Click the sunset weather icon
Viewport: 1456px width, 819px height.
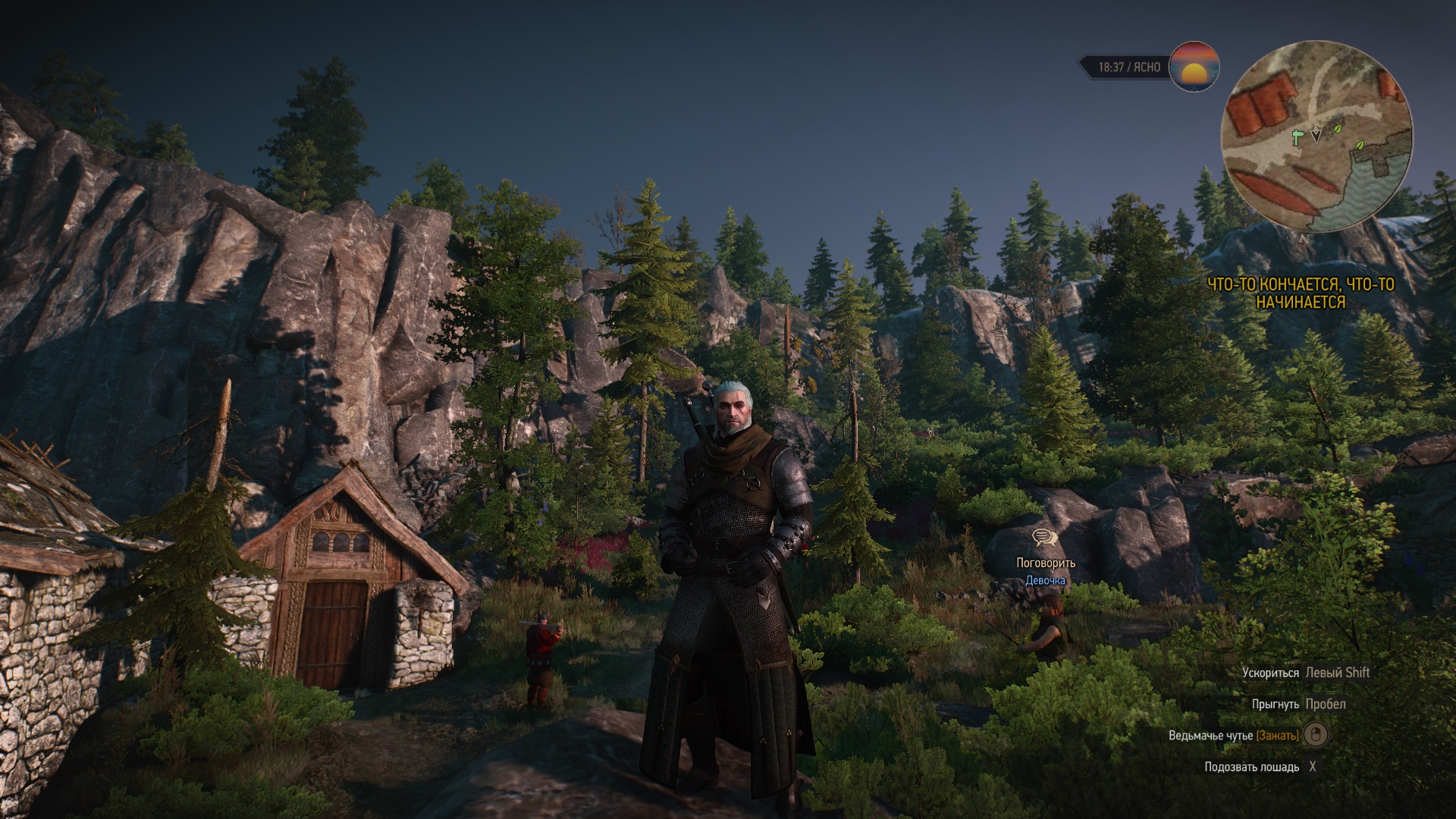pyautogui.click(x=1194, y=67)
